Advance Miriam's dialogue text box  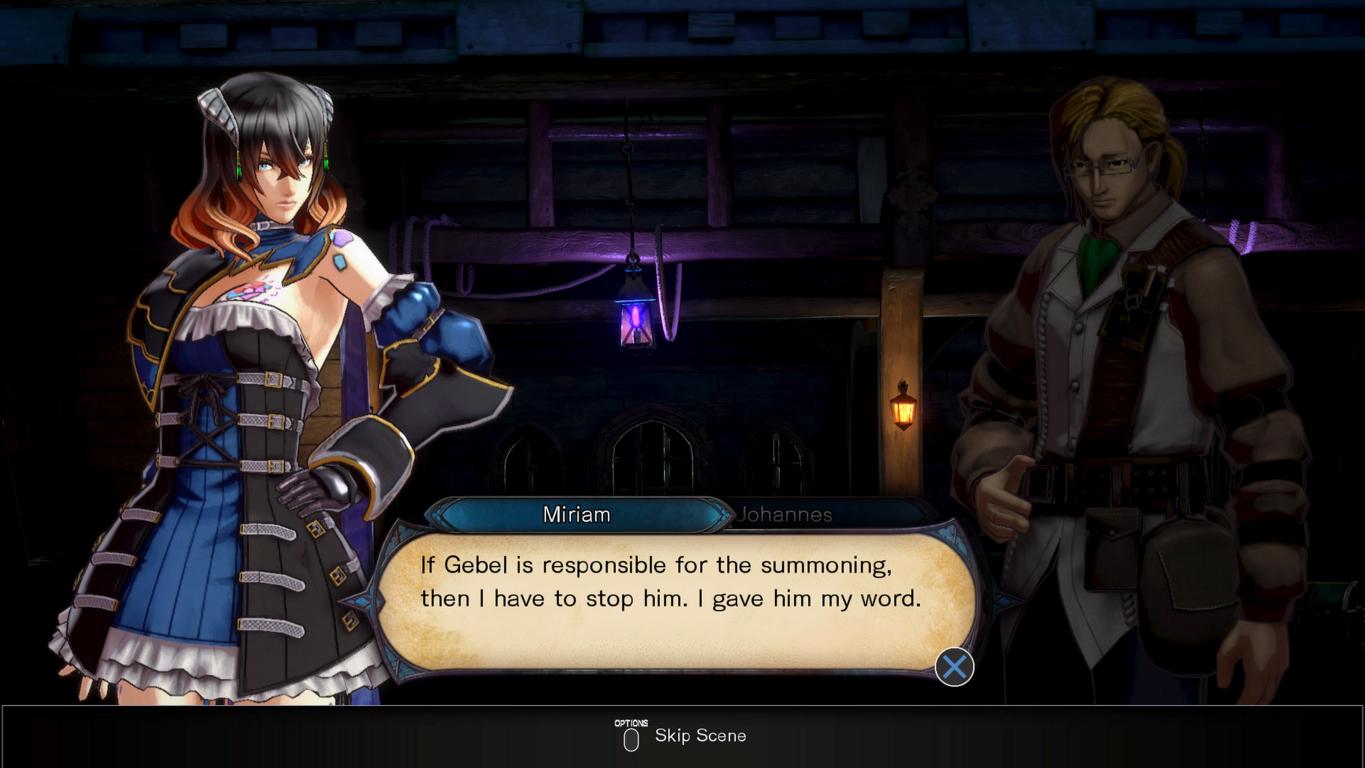pos(954,667)
